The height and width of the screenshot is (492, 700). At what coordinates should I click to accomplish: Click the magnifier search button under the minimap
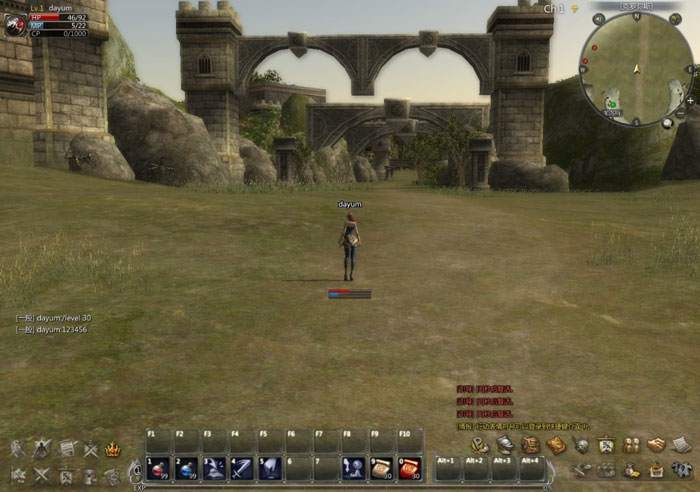(668, 122)
